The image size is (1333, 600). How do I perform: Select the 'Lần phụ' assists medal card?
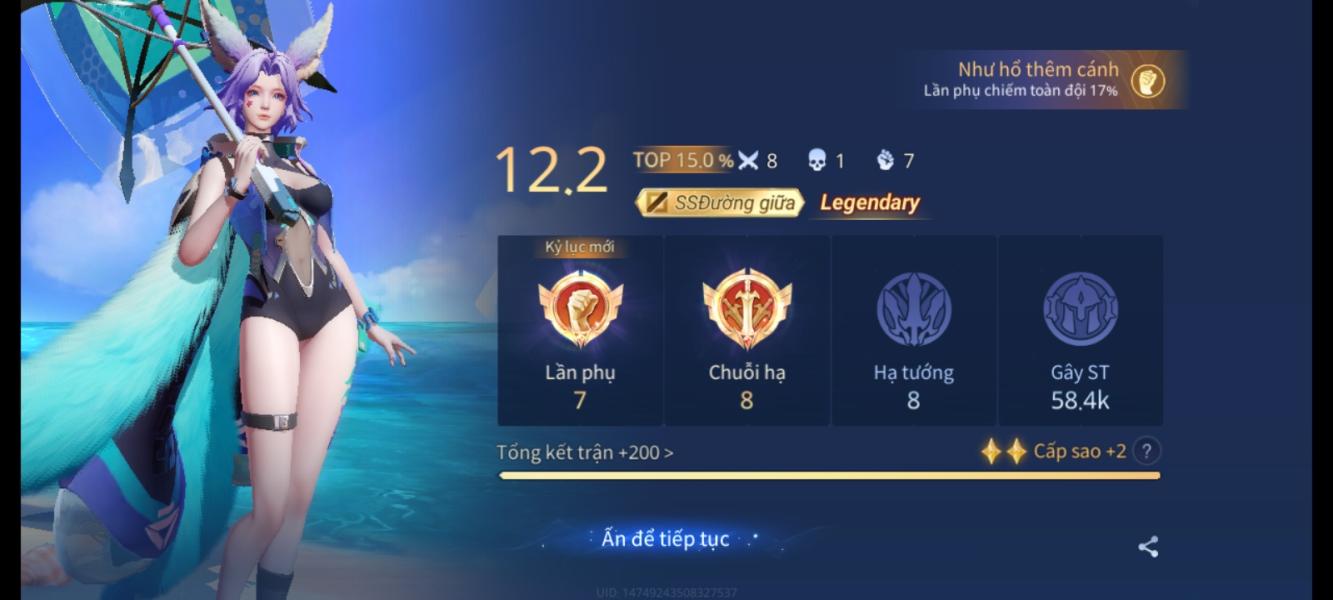point(580,330)
